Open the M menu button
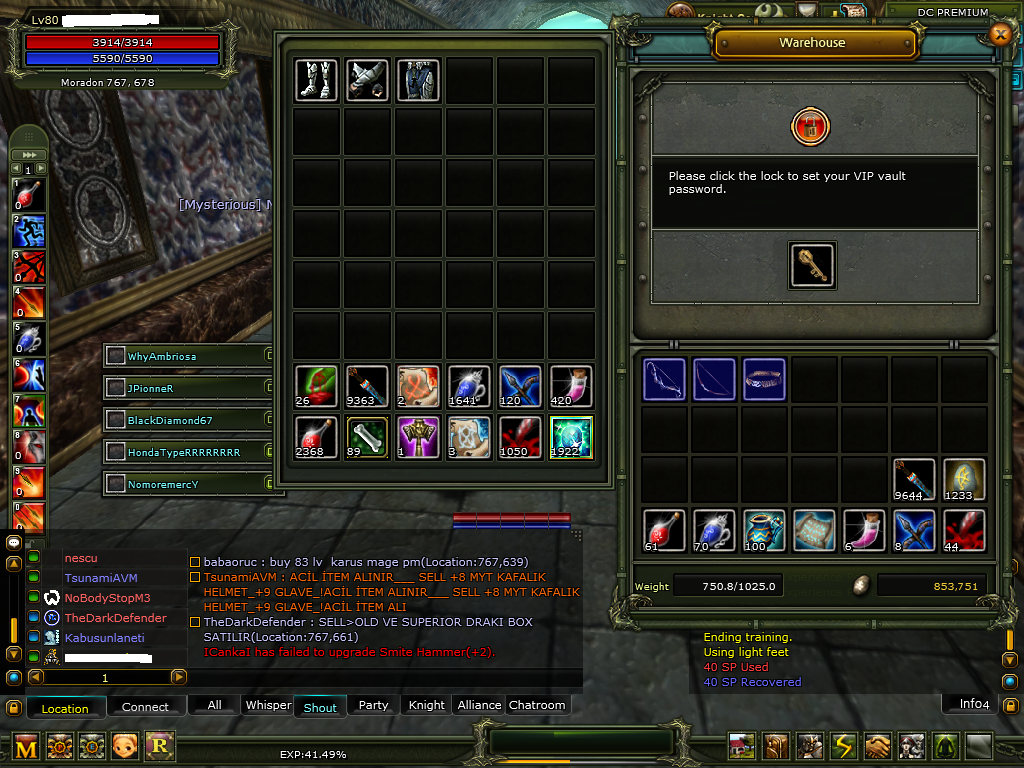 (x=27, y=746)
